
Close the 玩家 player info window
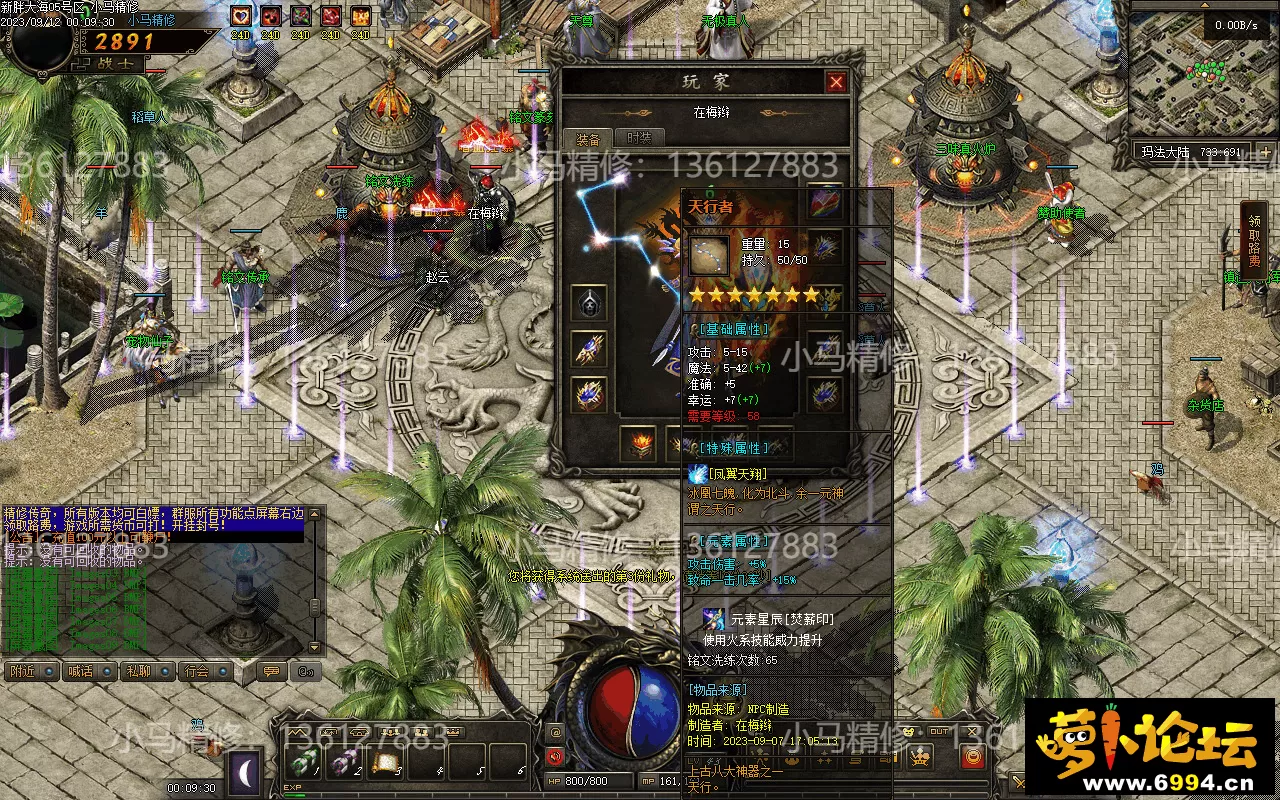tap(836, 82)
